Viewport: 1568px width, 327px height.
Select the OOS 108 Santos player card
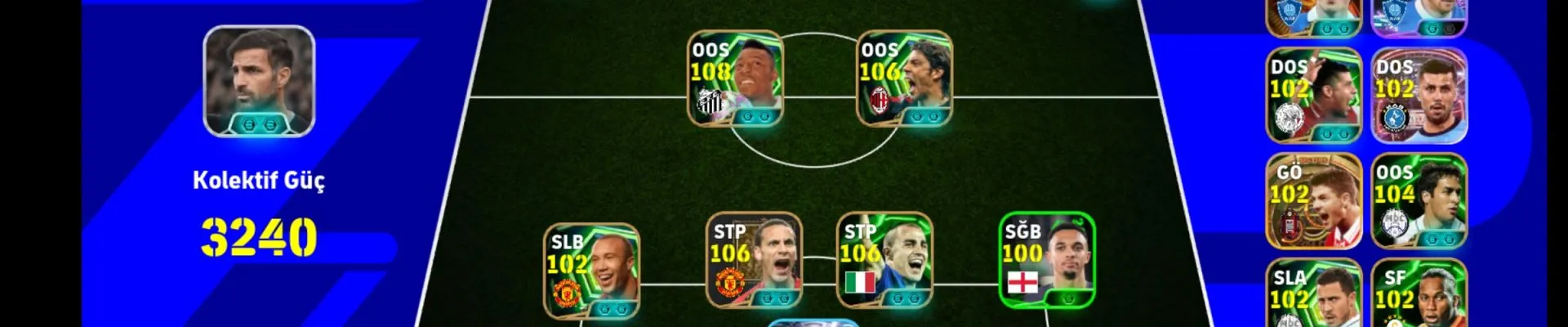tap(735, 79)
